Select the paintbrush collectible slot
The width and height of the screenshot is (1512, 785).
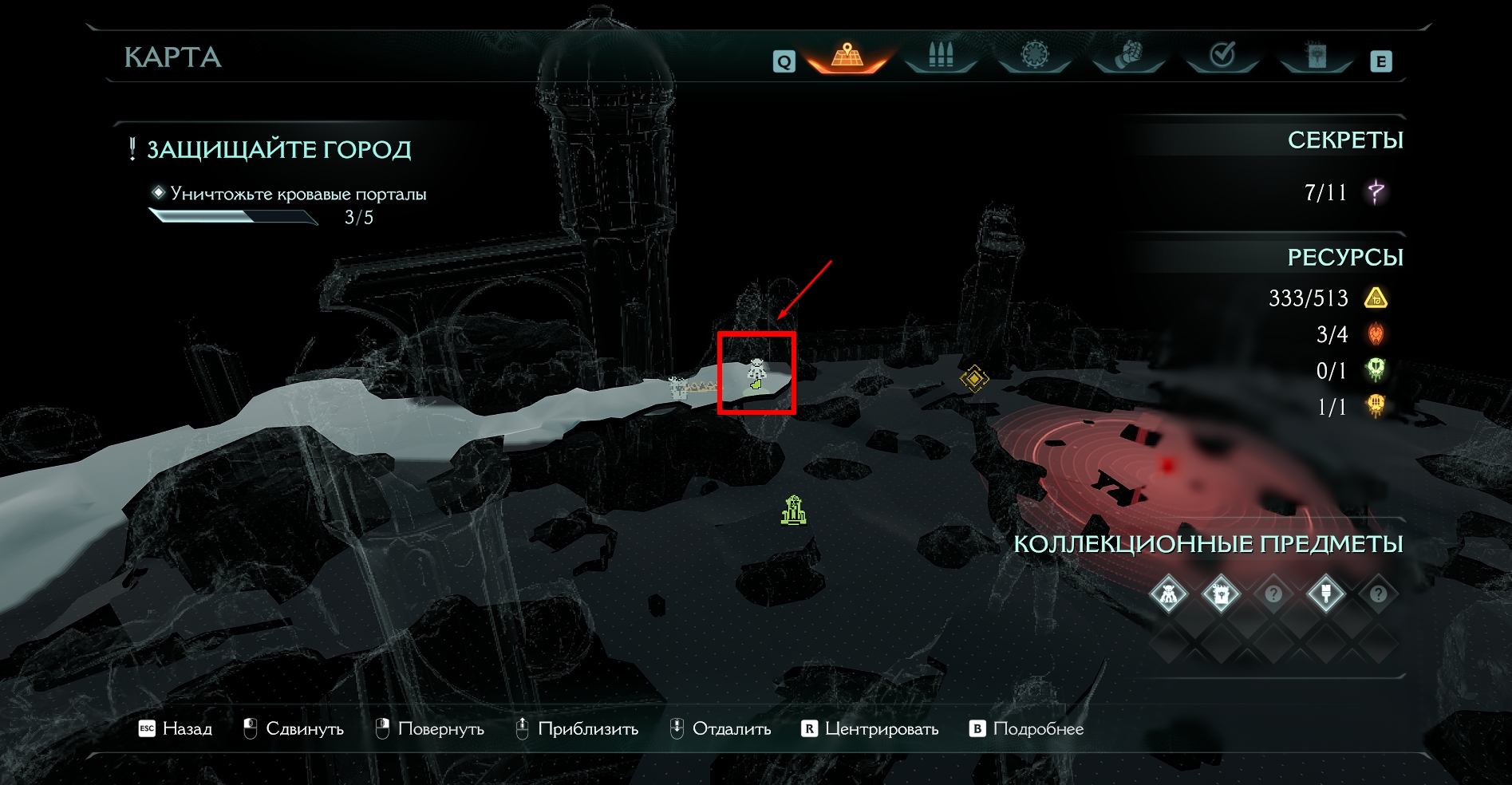coord(1326,594)
